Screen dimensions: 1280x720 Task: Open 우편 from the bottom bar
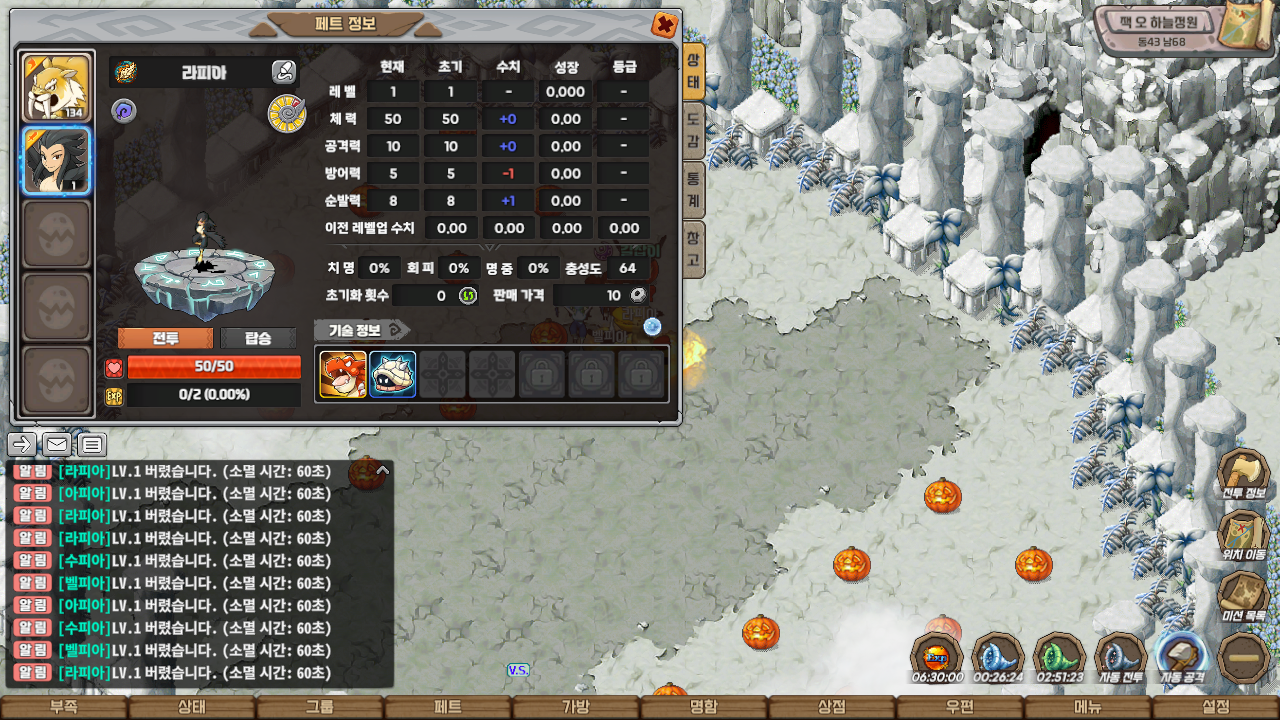click(x=959, y=707)
